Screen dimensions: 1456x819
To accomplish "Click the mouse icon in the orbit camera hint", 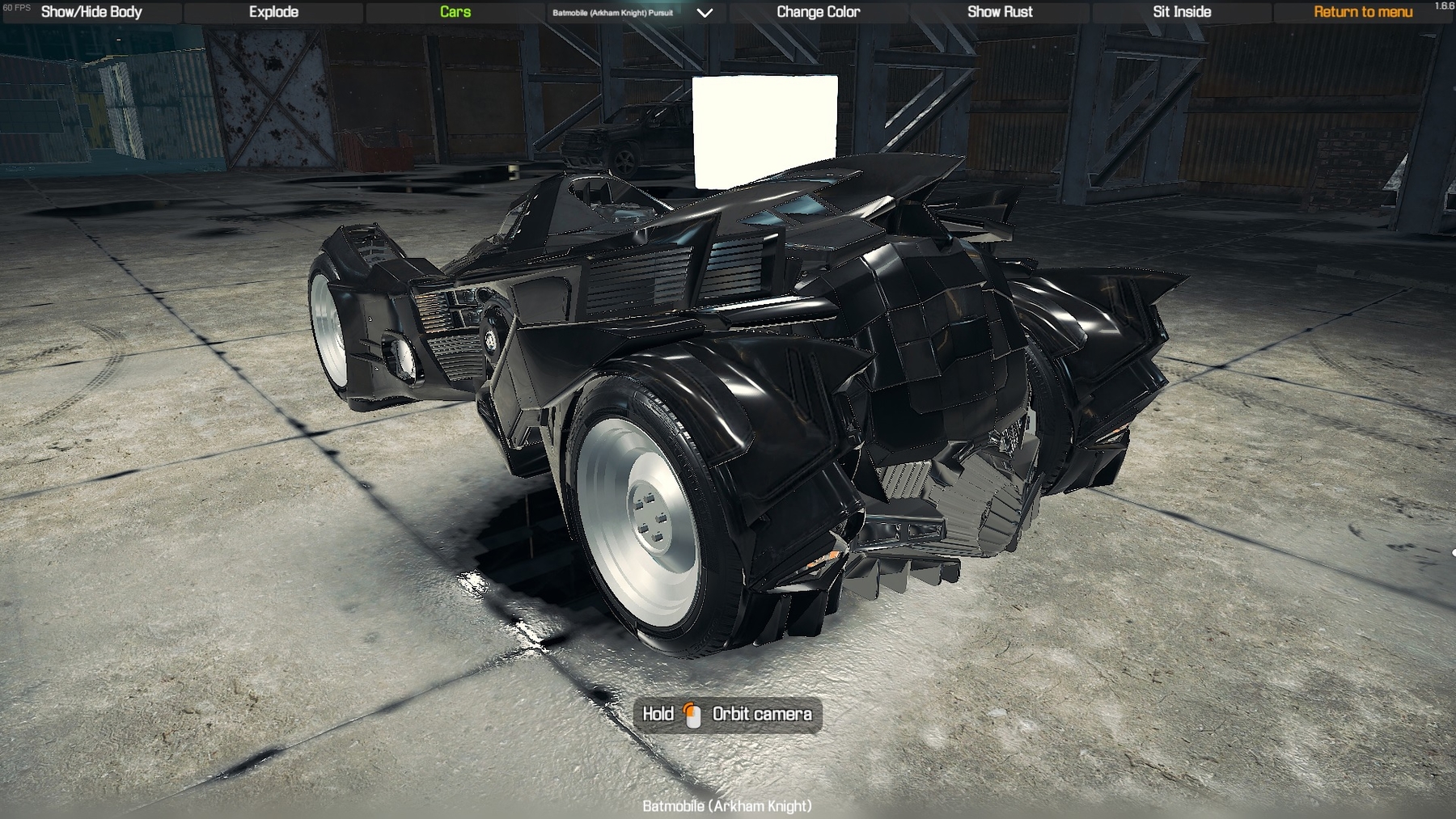I will tap(693, 714).
